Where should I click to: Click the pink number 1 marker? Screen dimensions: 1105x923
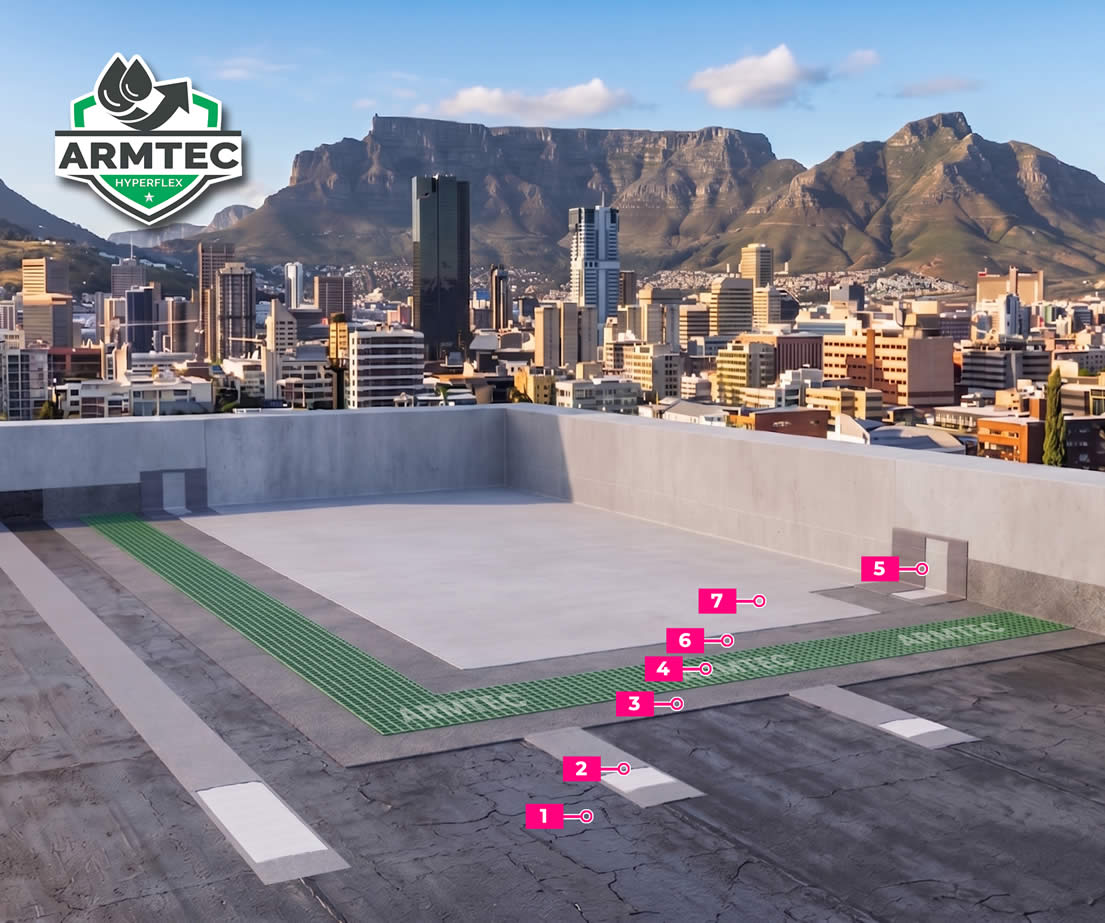[545, 816]
